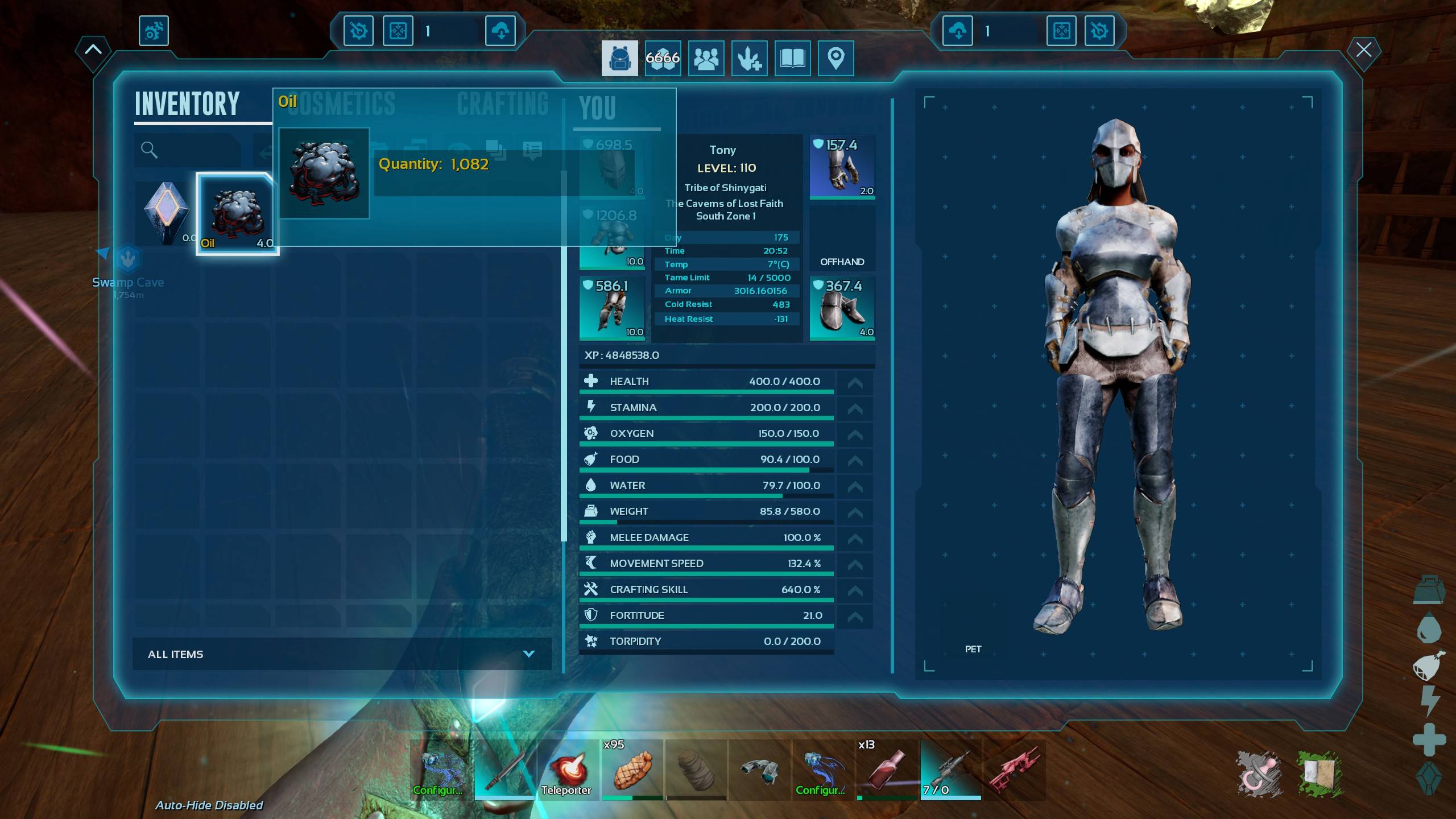Select the Teleporter hotbar slot
This screenshot has height=819, width=1456.
(x=567, y=769)
